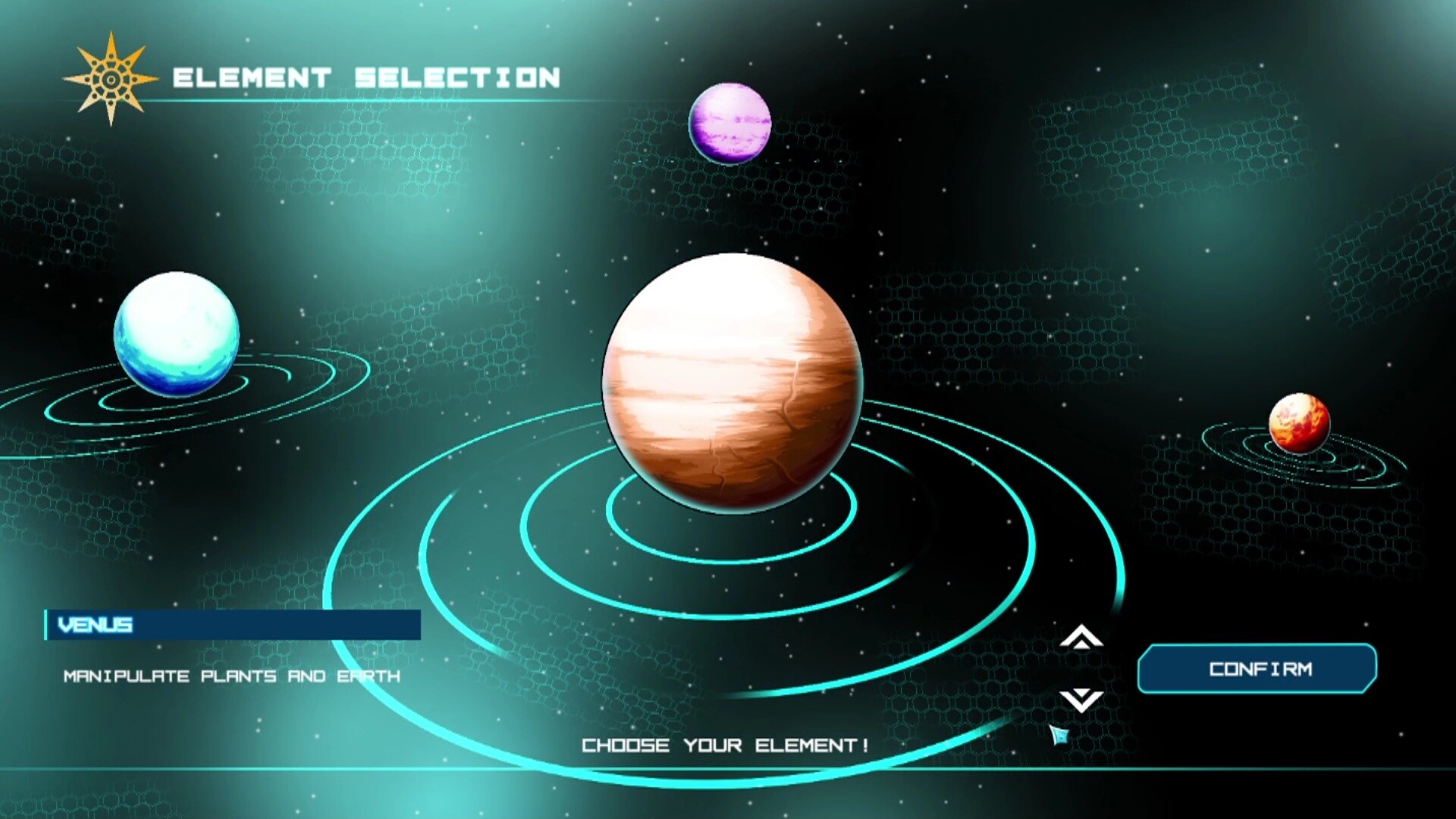Image resolution: width=1456 pixels, height=819 pixels.
Task: Click the VENUS progress-style bar
Action: click(231, 626)
